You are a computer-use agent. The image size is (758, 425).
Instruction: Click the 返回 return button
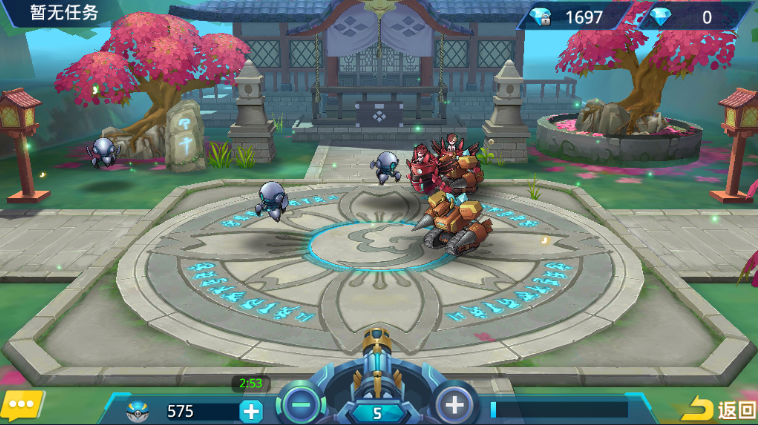click(x=720, y=409)
